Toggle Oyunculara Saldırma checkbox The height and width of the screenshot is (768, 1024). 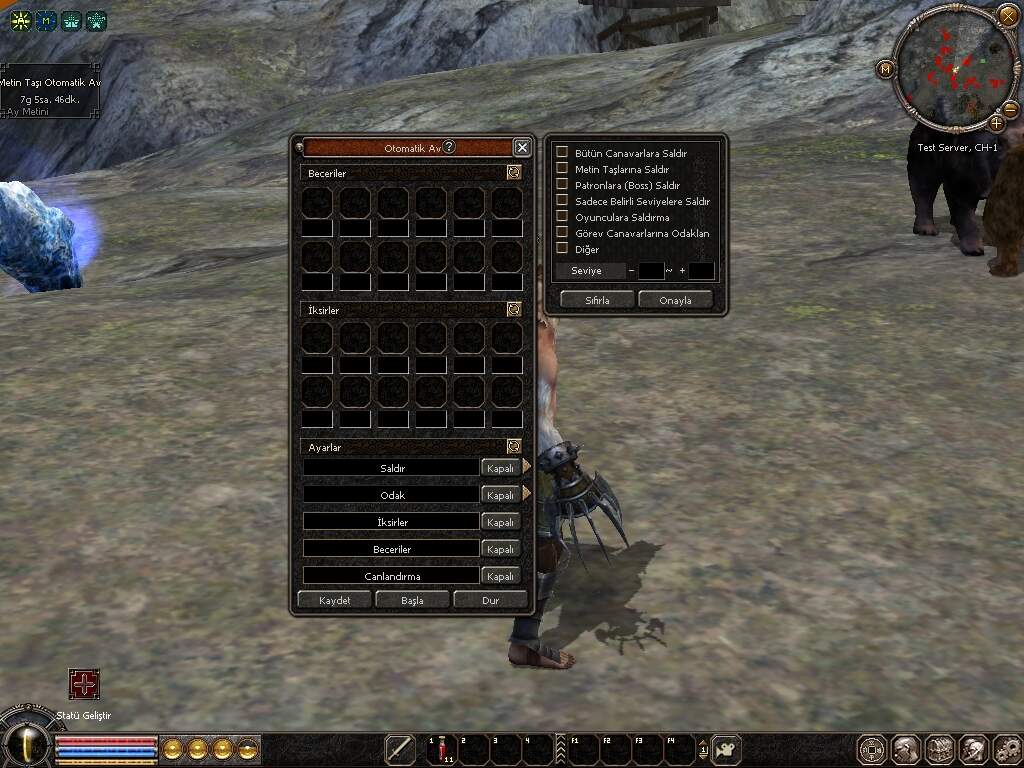tap(562, 217)
